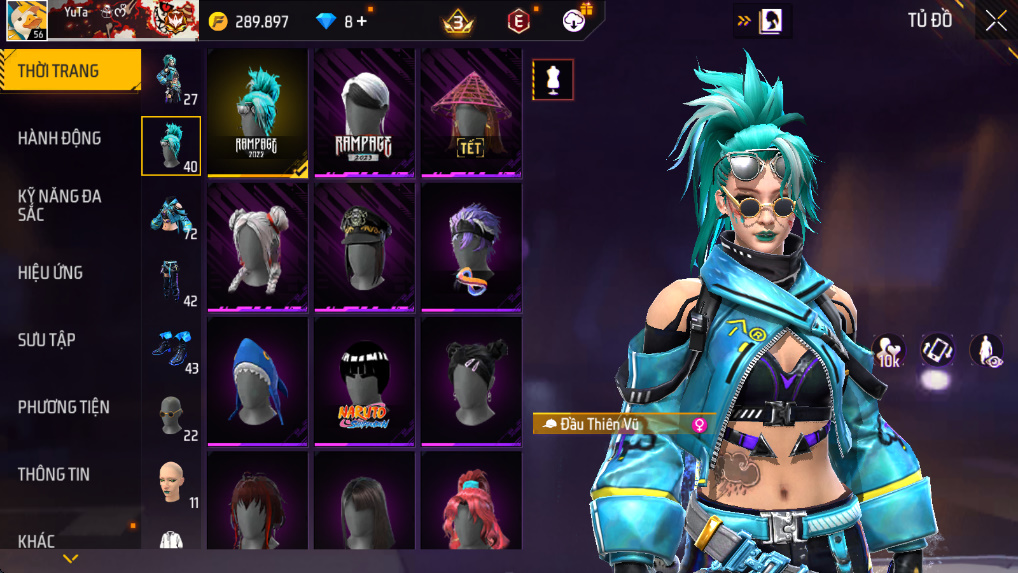Select the Naruto Shippuden hair item

pos(364,381)
